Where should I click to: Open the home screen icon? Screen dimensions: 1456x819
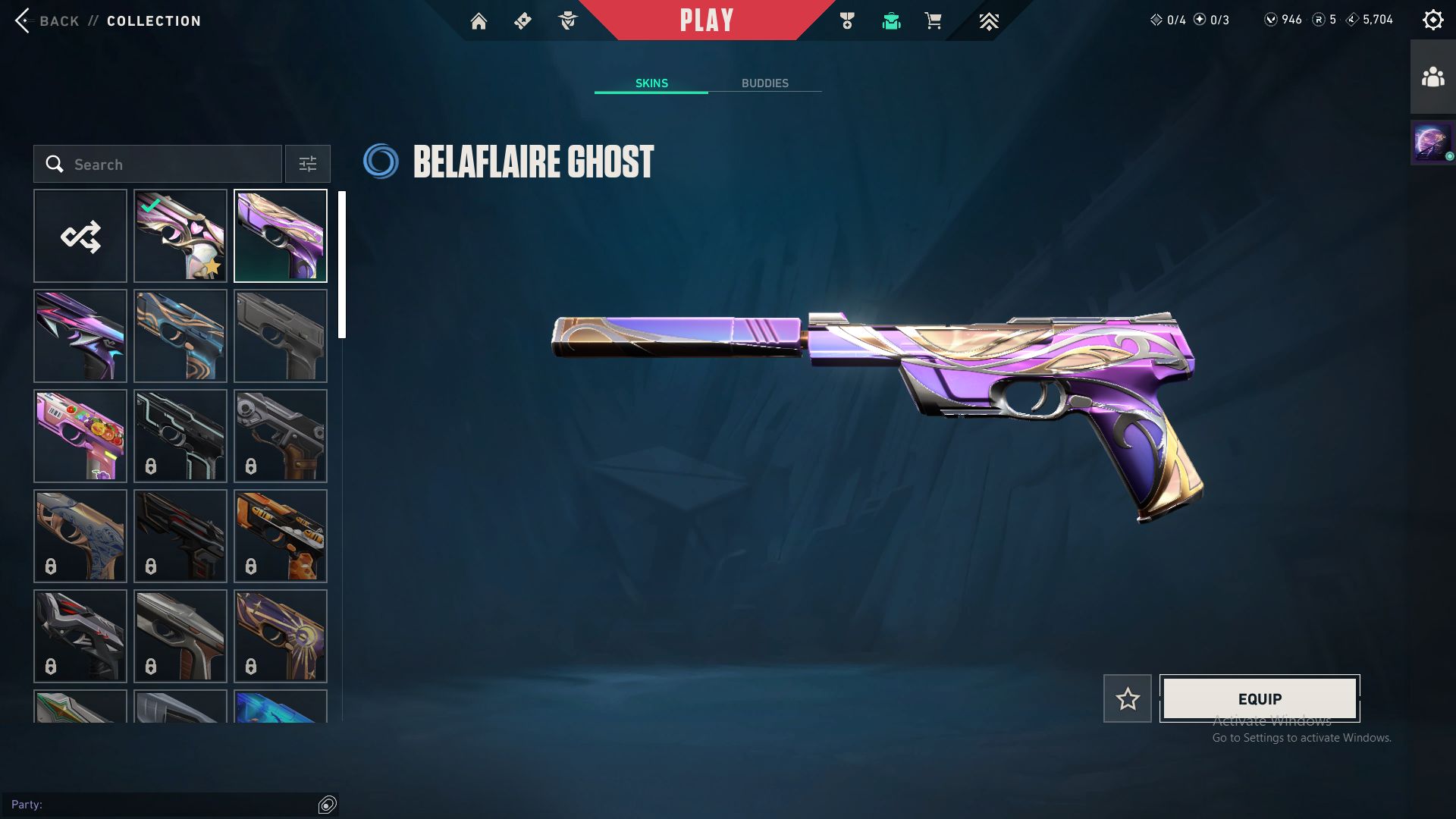tap(479, 21)
